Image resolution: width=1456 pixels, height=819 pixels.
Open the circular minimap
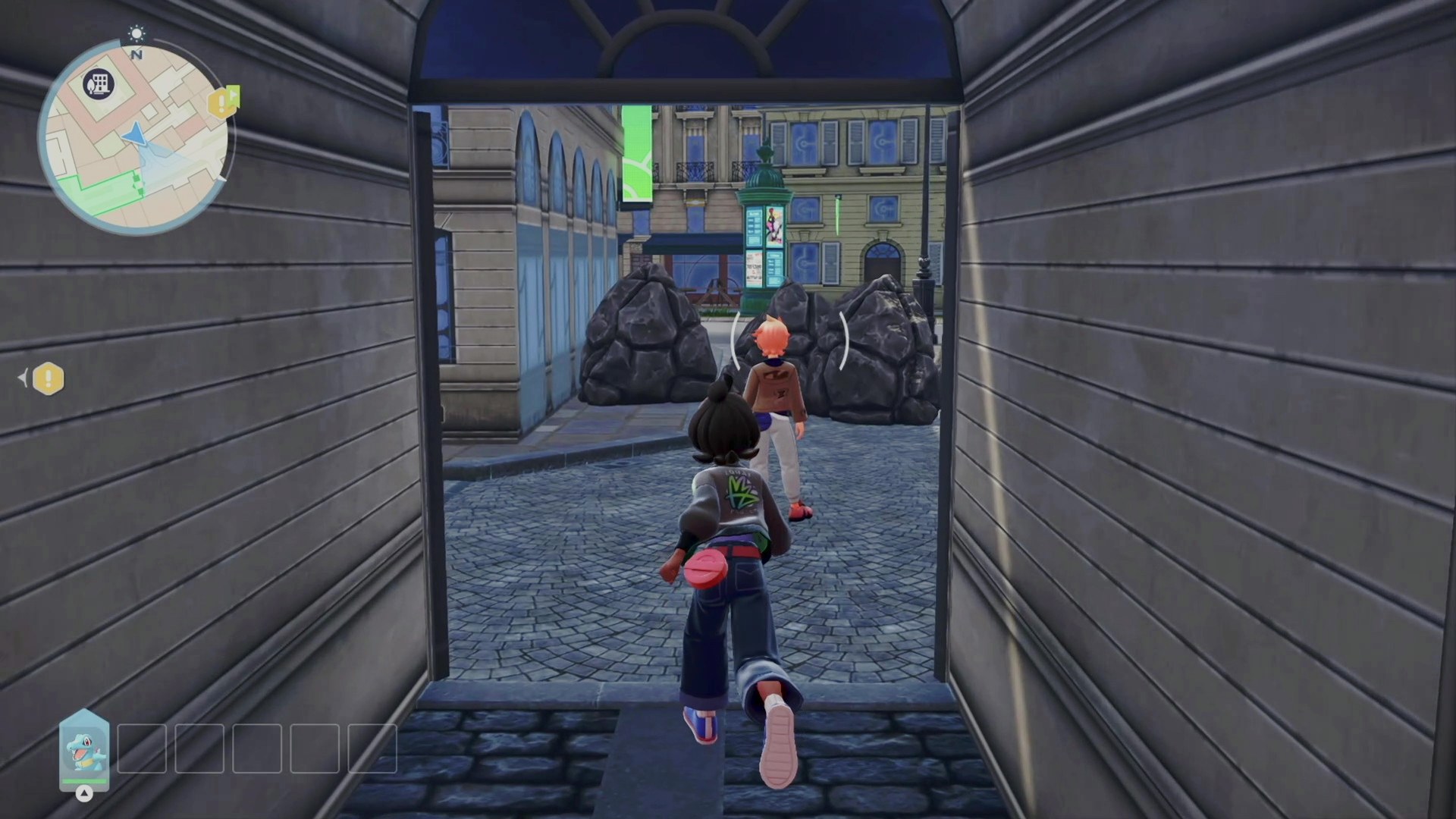[x=135, y=136]
